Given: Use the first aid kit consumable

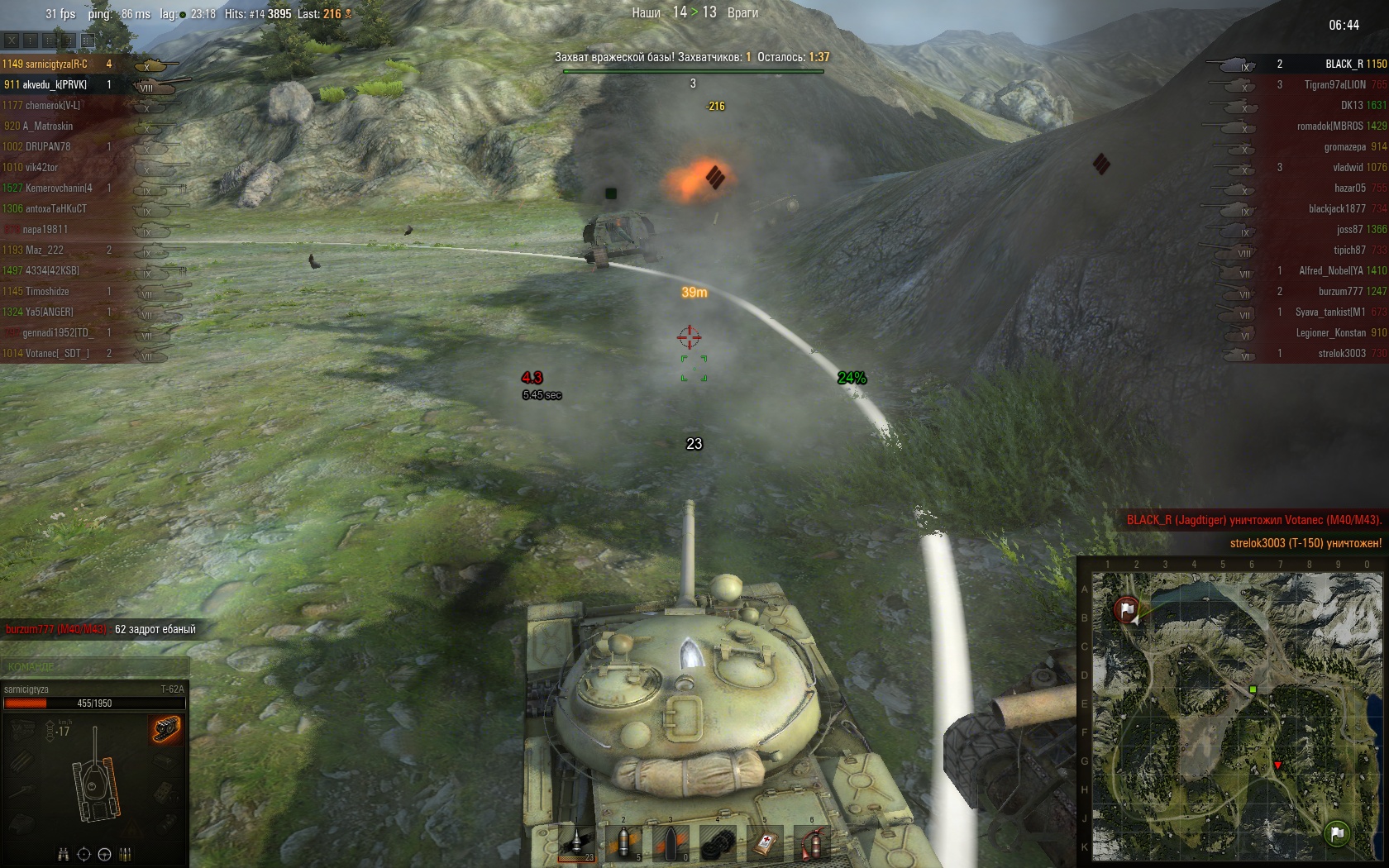Looking at the screenshot, I should [x=765, y=842].
